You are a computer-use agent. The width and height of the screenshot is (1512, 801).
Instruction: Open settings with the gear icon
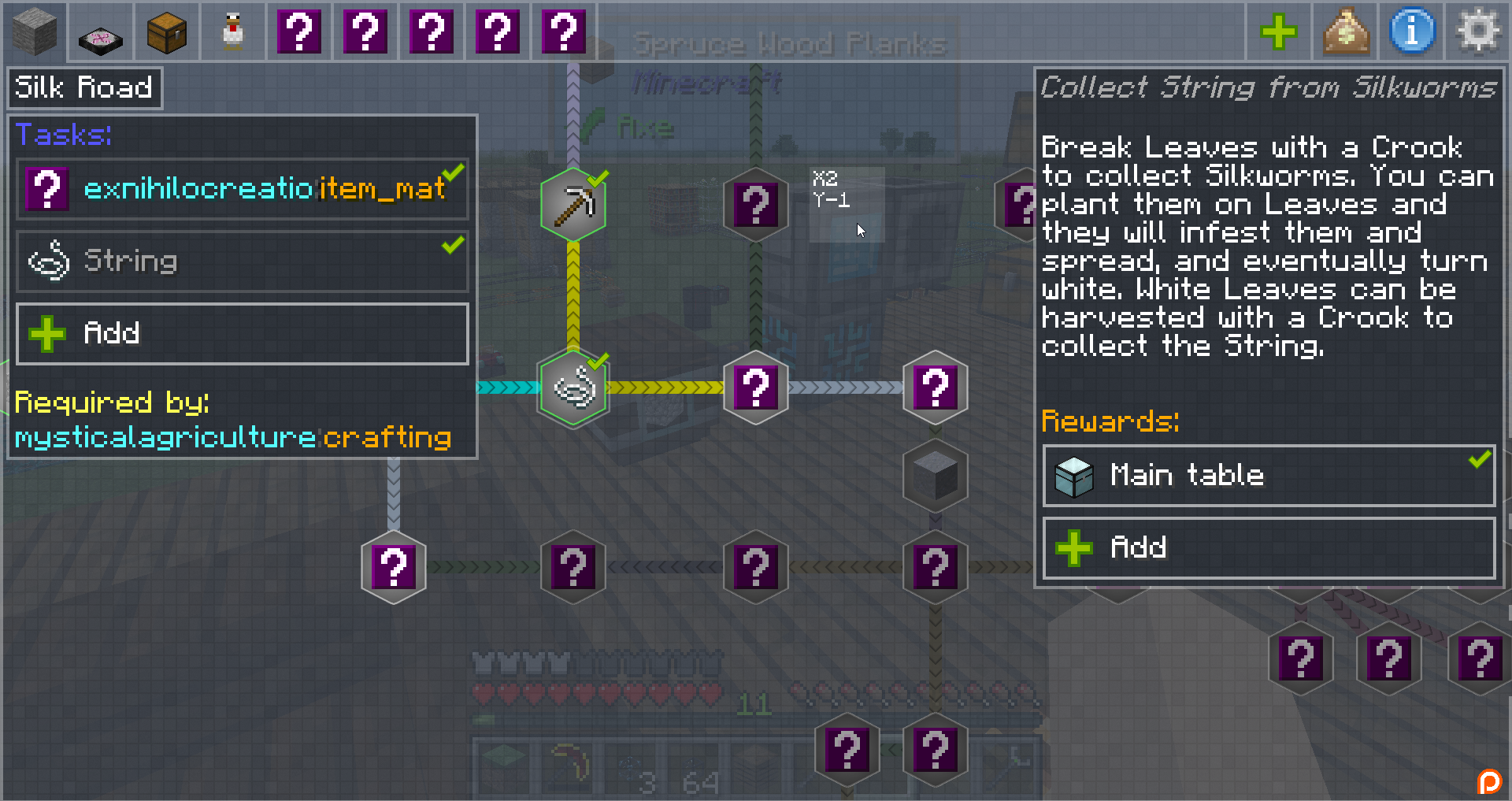point(1478,32)
